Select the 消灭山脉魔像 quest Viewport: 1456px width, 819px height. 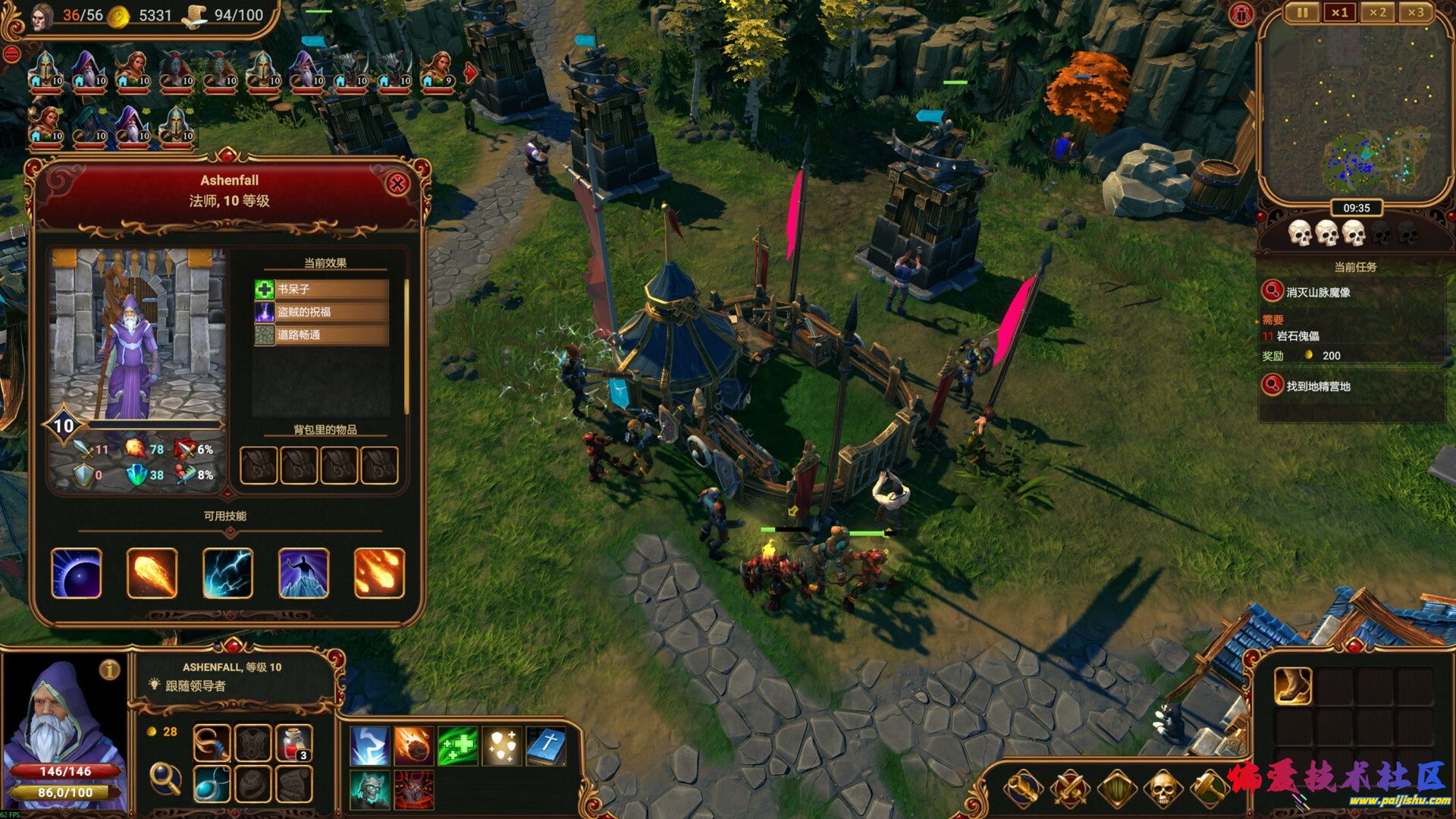(x=1318, y=292)
